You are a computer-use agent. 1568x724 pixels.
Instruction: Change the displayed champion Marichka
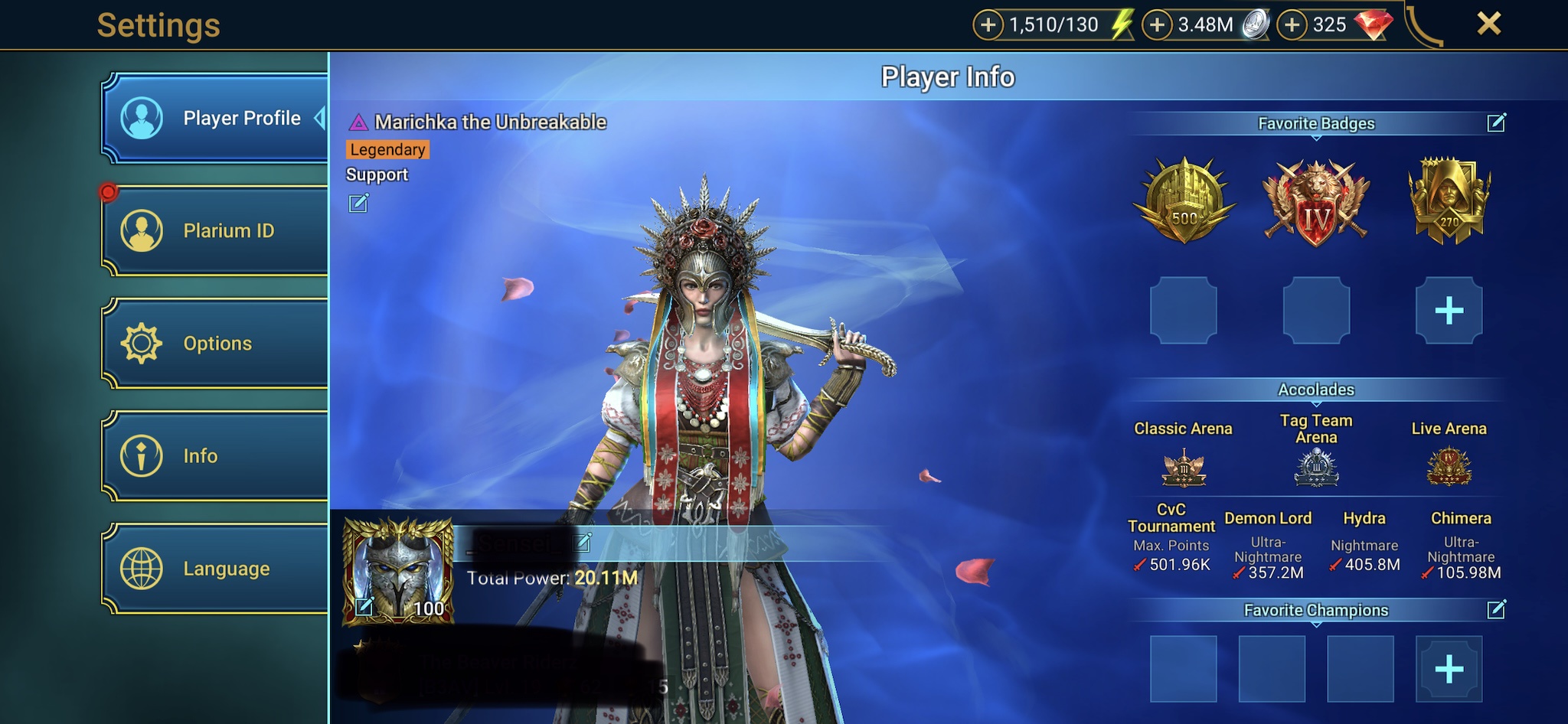[x=358, y=203]
